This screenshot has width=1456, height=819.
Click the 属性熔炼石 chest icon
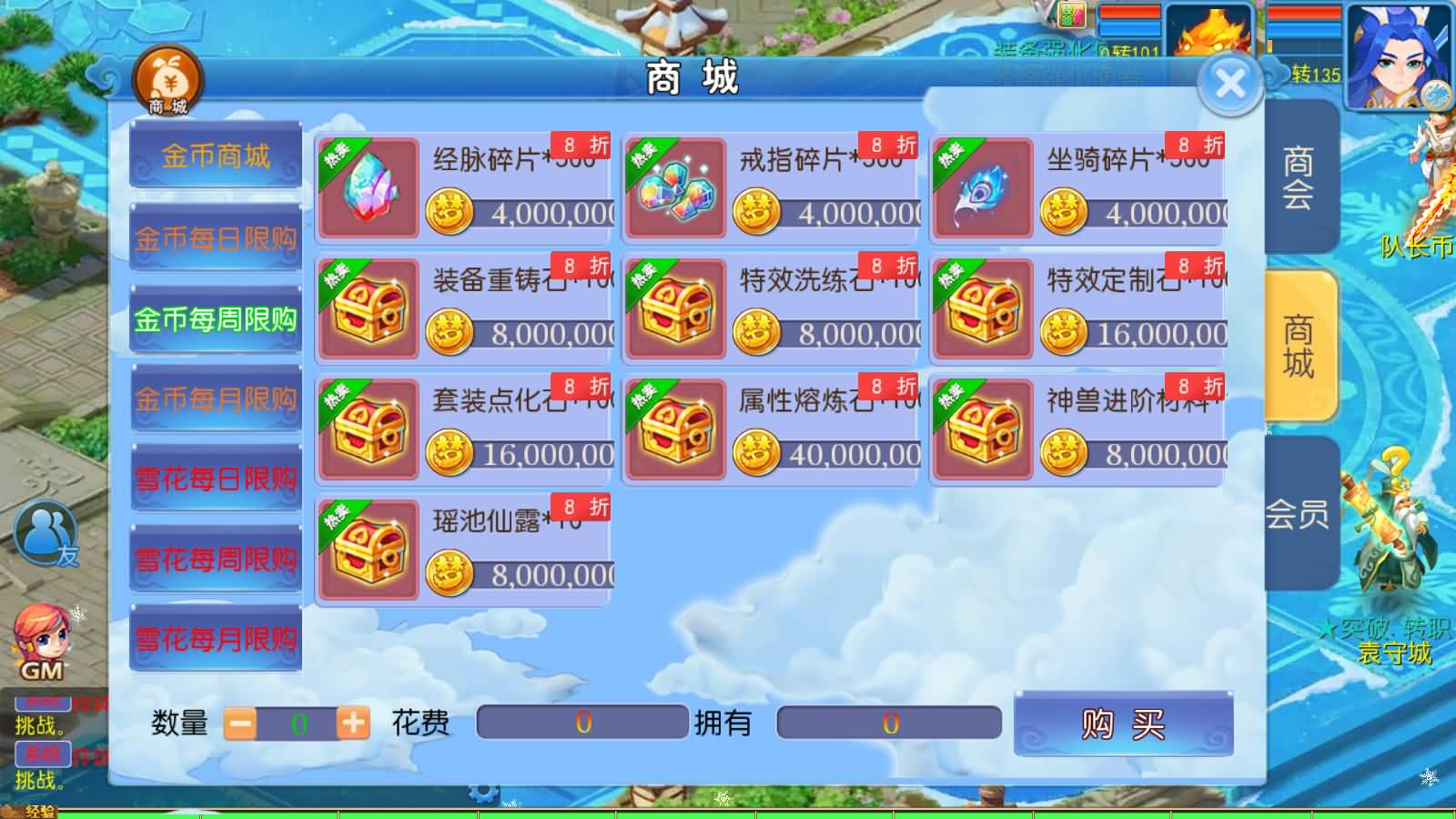[x=675, y=428]
